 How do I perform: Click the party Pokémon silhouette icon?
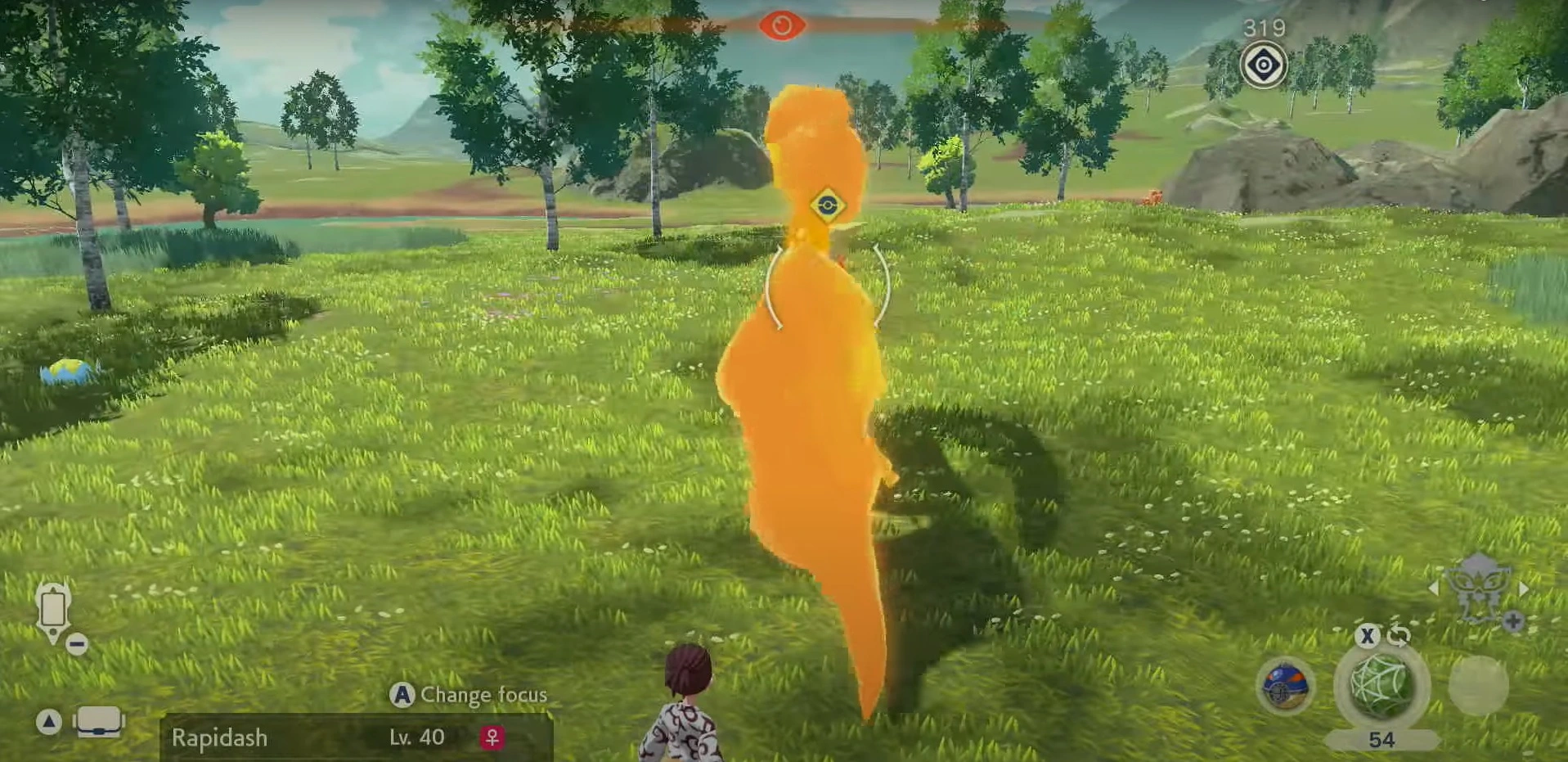click(1478, 588)
